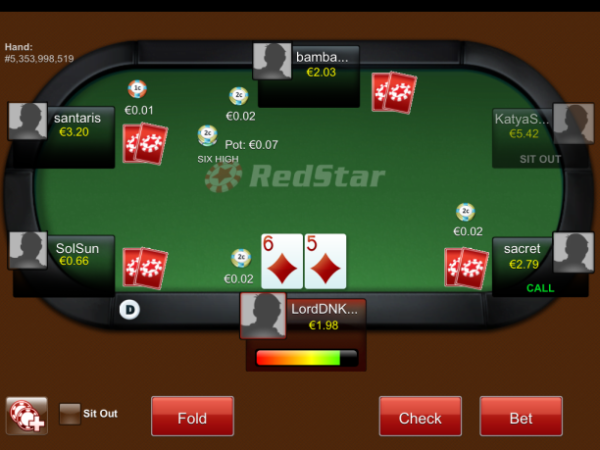Open the add chips icon
Image resolution: width=600 pixels, height=450 pixels.
tap(26, 416)
